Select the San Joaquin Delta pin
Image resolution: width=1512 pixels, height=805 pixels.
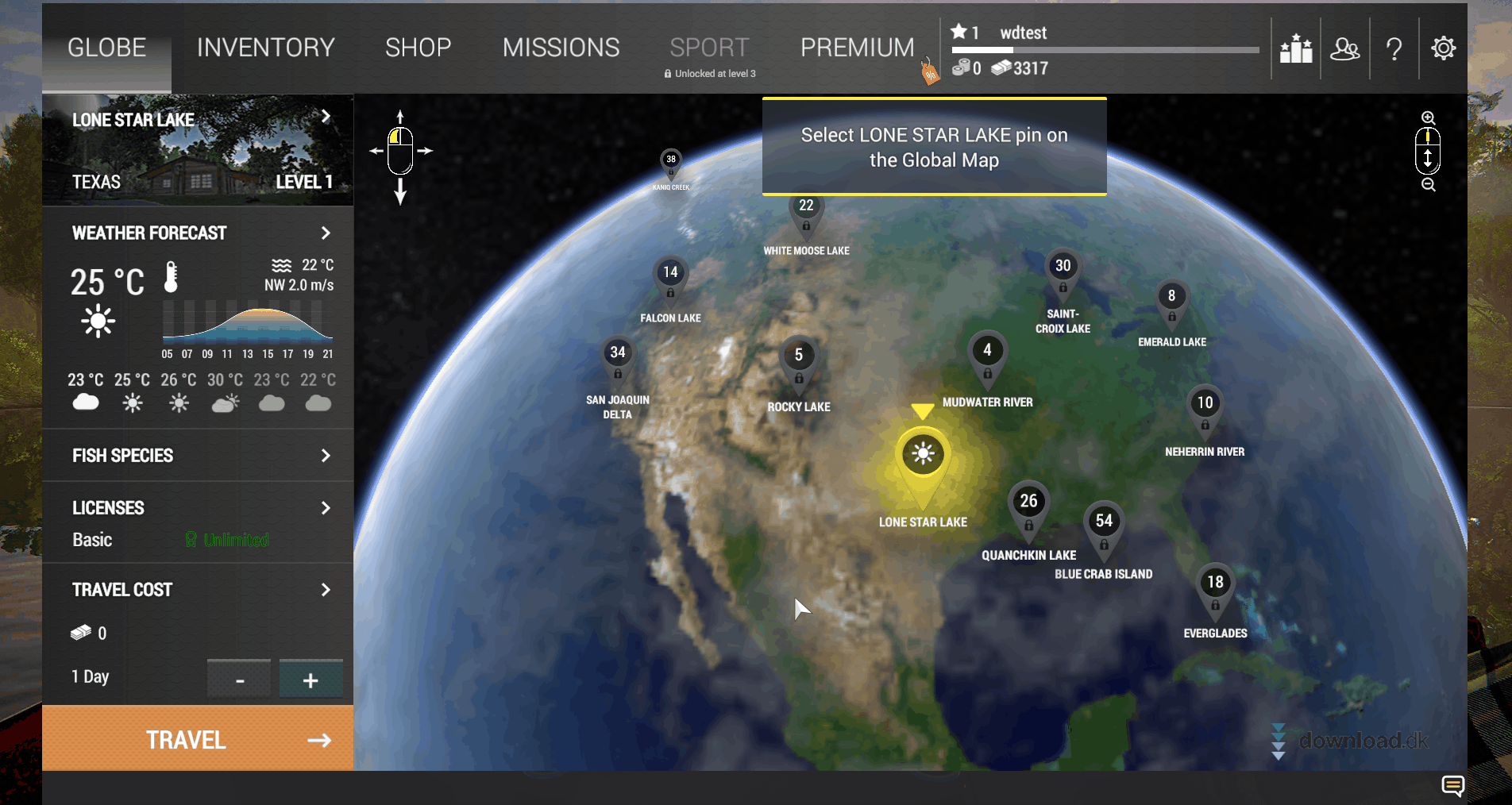pos(618,355)
